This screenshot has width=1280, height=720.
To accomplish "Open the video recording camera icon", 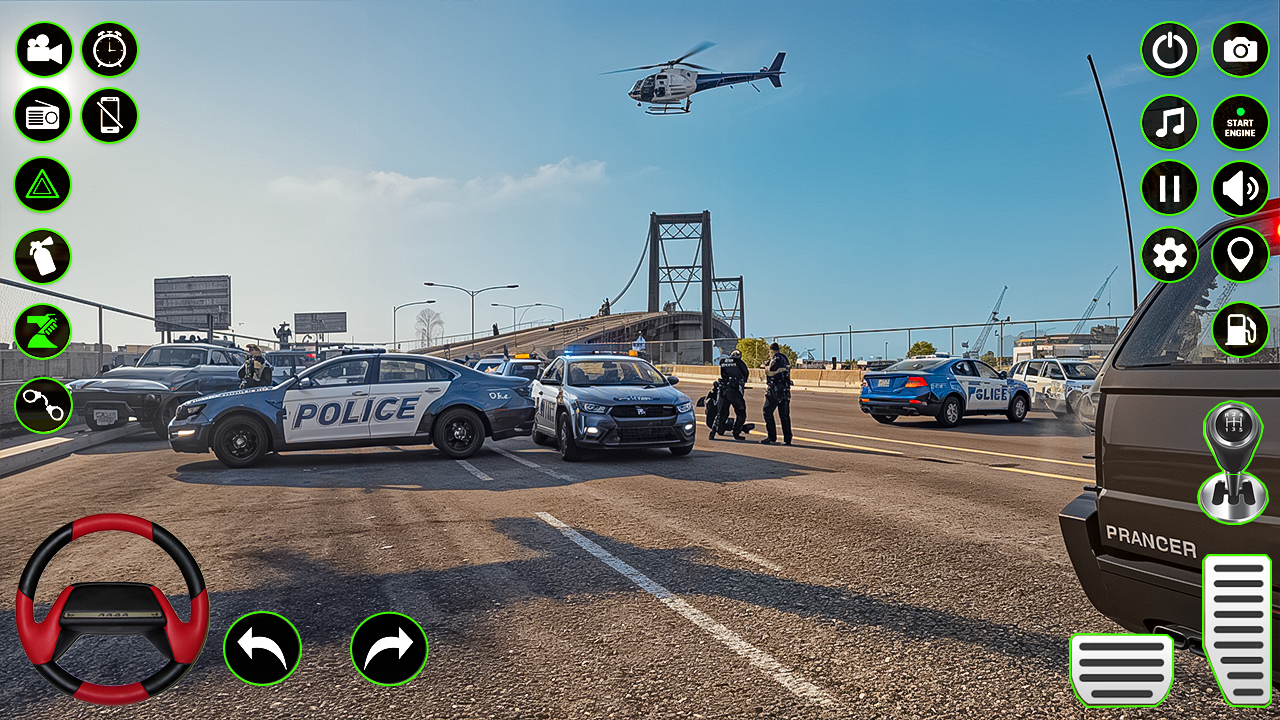I will [42, 50].
